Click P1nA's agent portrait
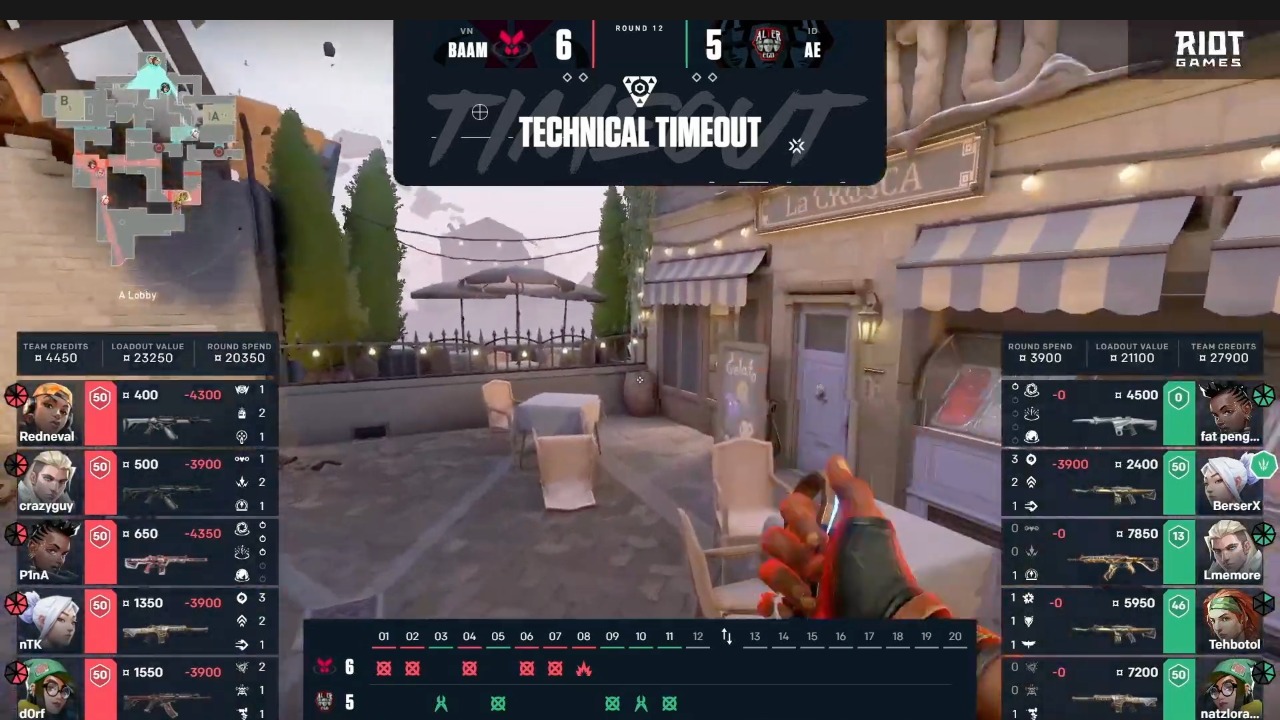 tap(48, 550)
